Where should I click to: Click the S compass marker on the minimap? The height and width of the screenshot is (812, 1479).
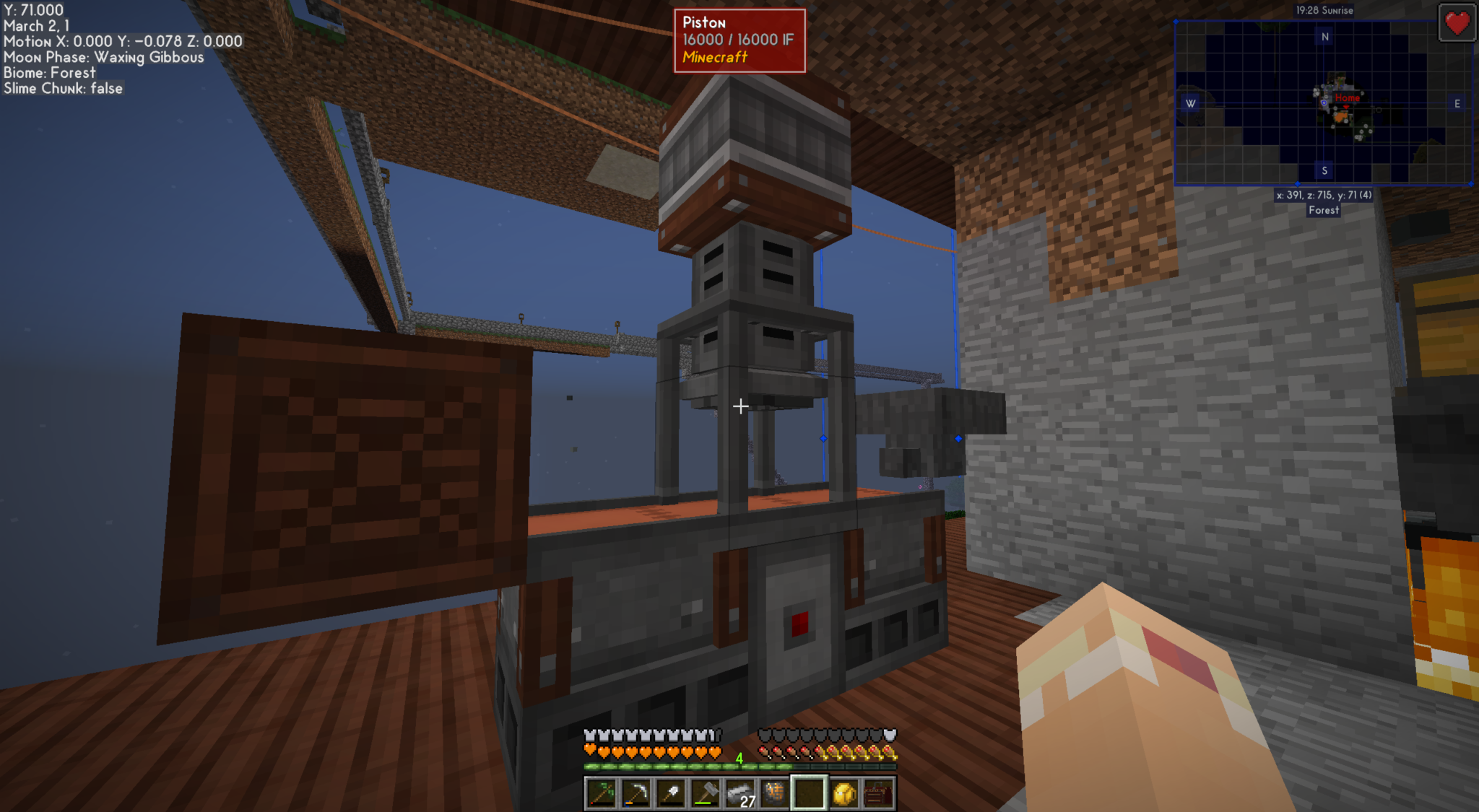point(1325,172)
